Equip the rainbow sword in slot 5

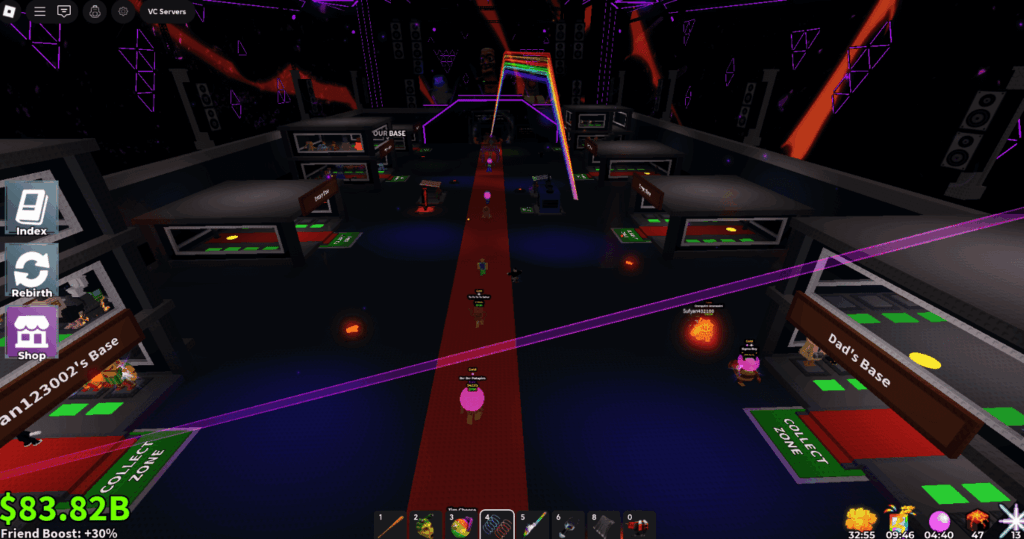point(533,524)
